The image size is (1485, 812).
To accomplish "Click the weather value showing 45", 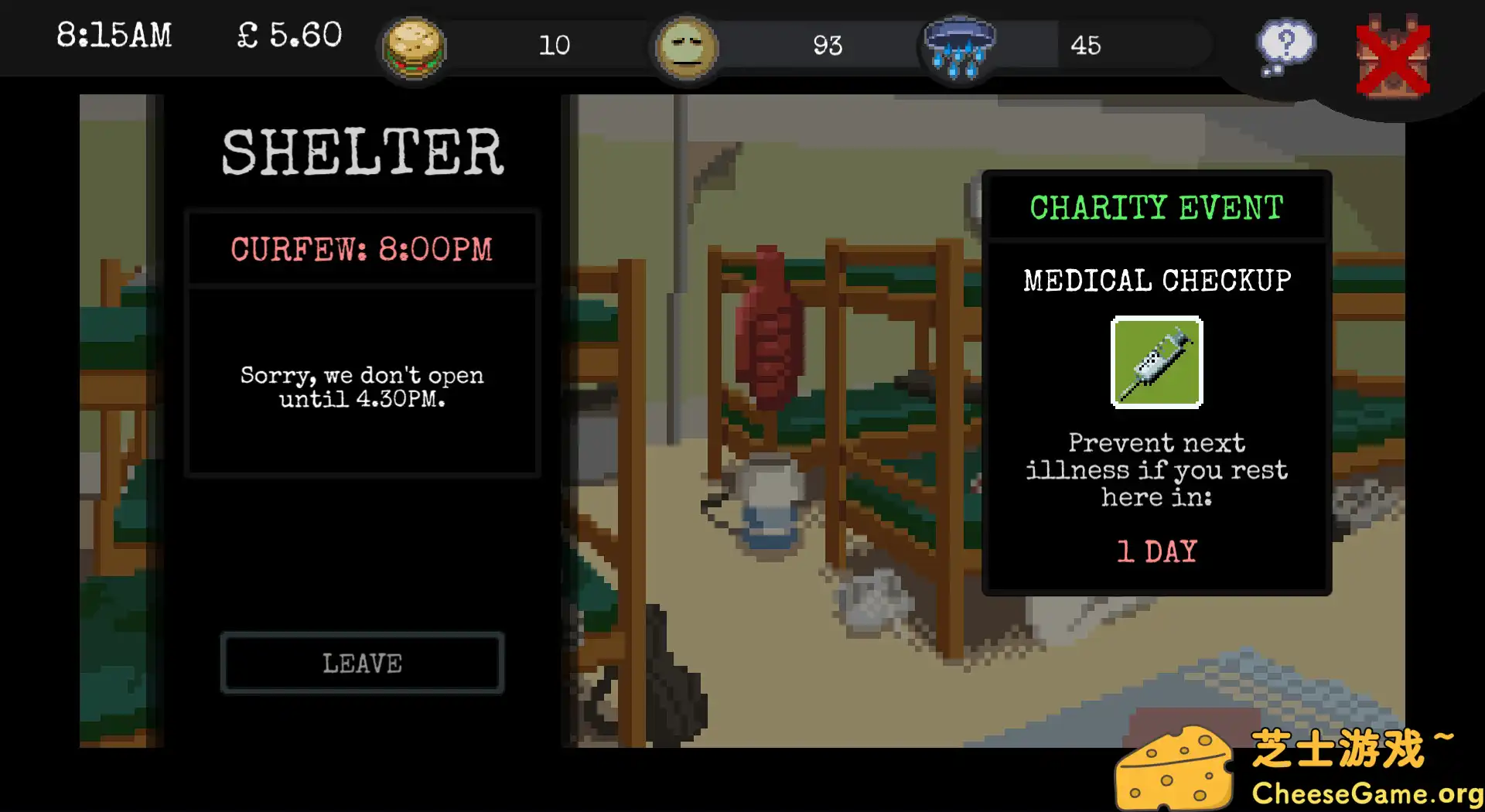I will (x=1087, y=46).
